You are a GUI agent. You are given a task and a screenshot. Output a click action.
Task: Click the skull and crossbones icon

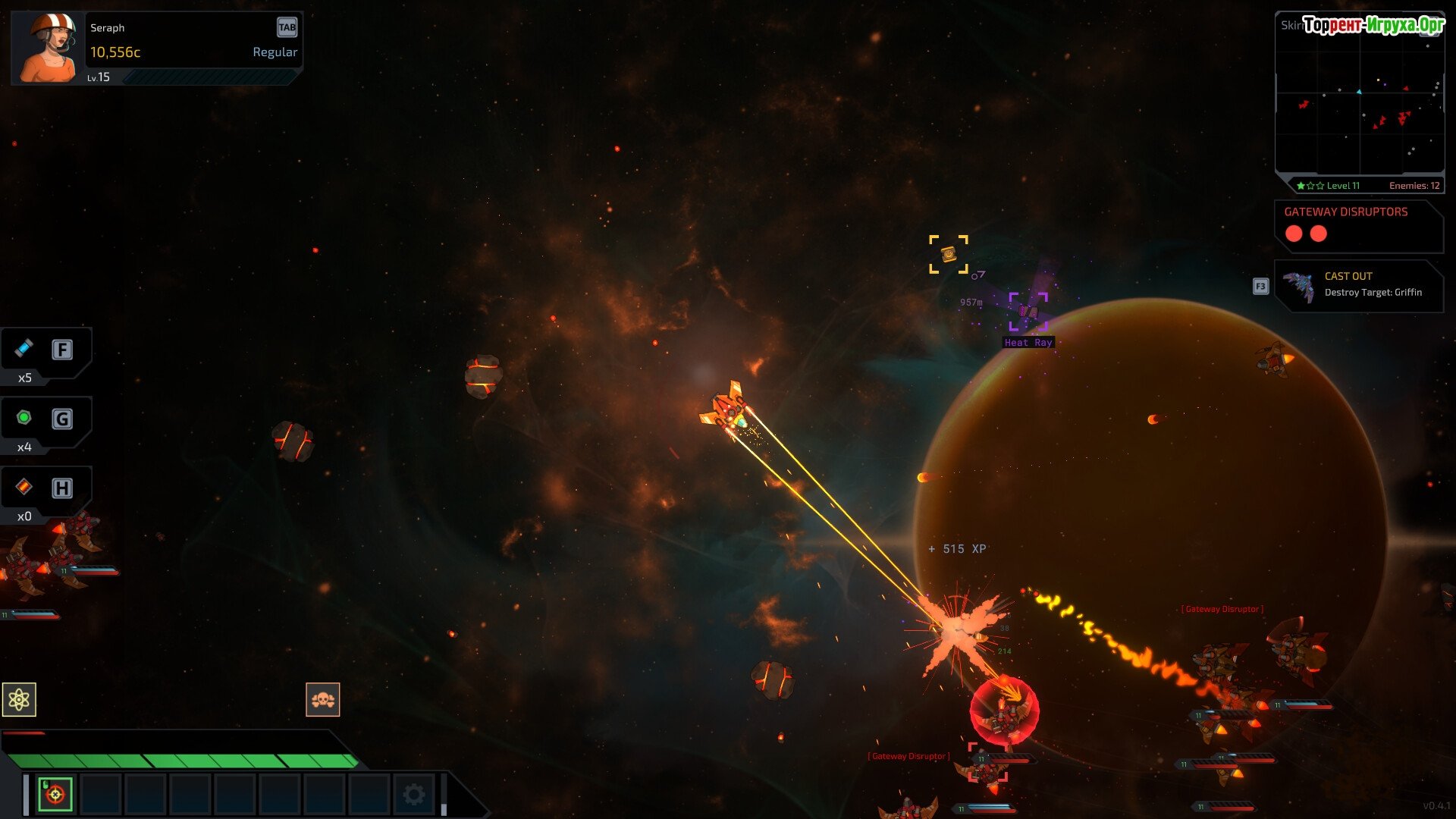coord(323,699)
